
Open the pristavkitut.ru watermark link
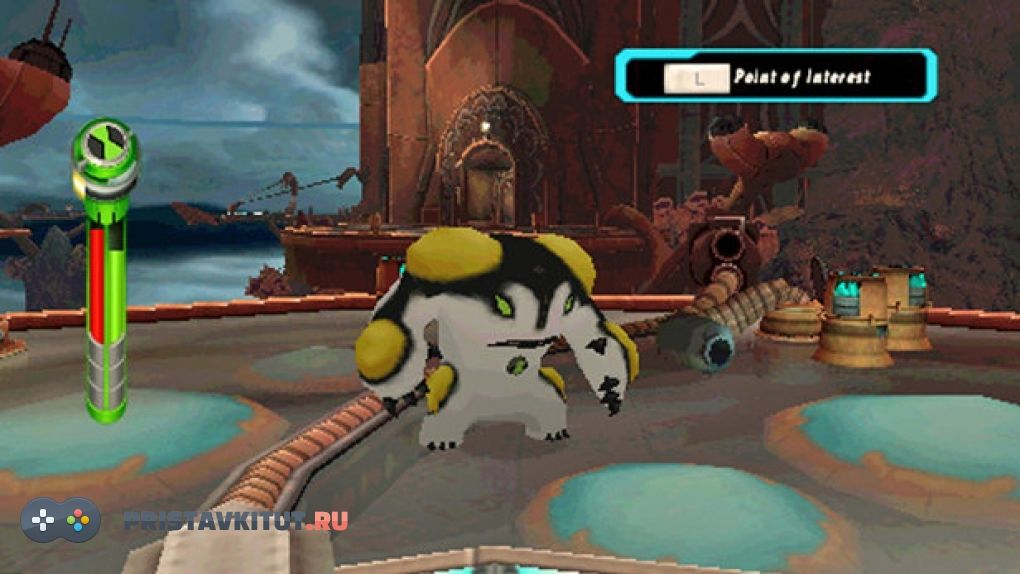pyautogui.click(x=237, y=521)
